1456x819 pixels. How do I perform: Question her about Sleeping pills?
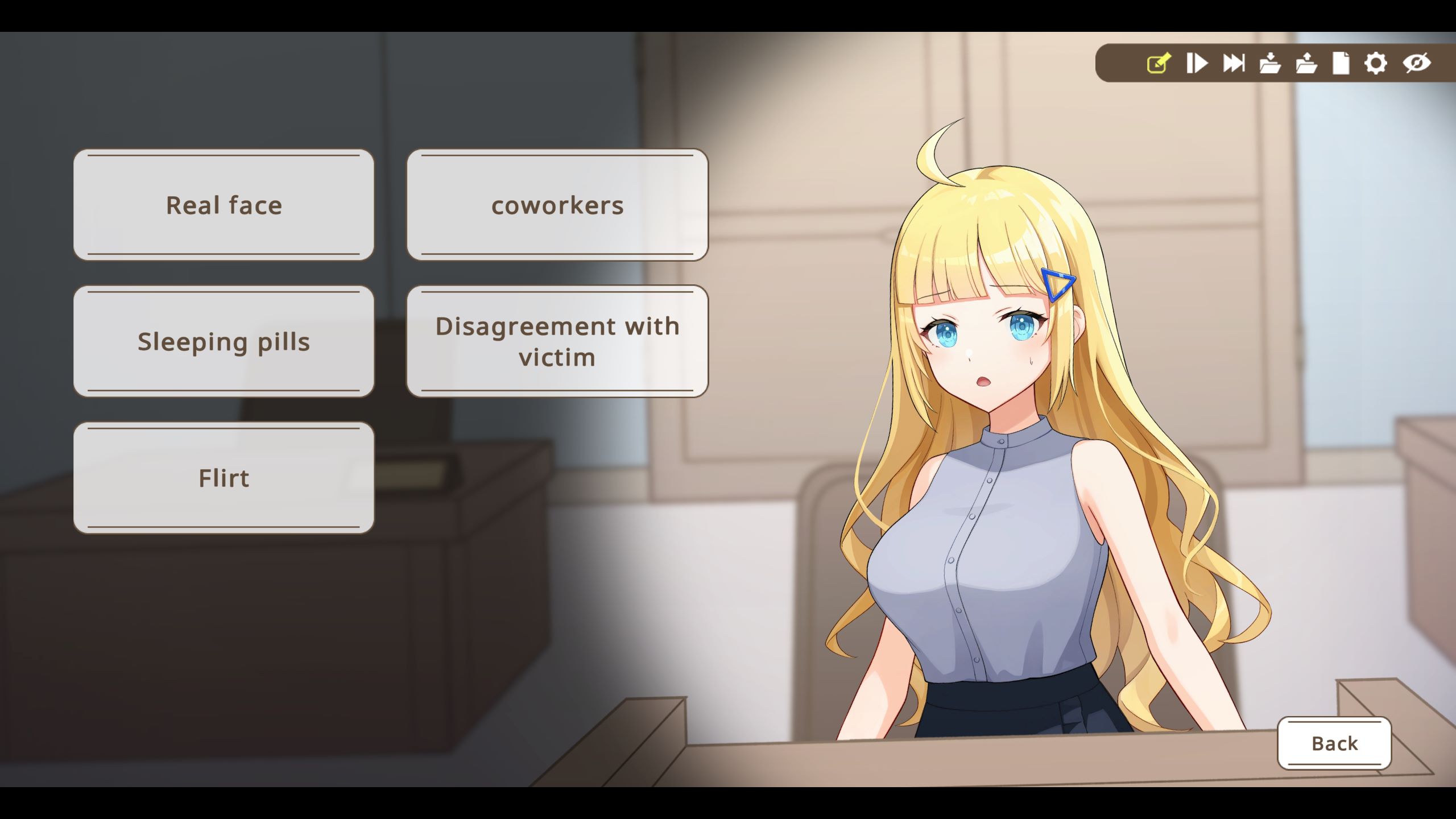[x=224, y=341]
